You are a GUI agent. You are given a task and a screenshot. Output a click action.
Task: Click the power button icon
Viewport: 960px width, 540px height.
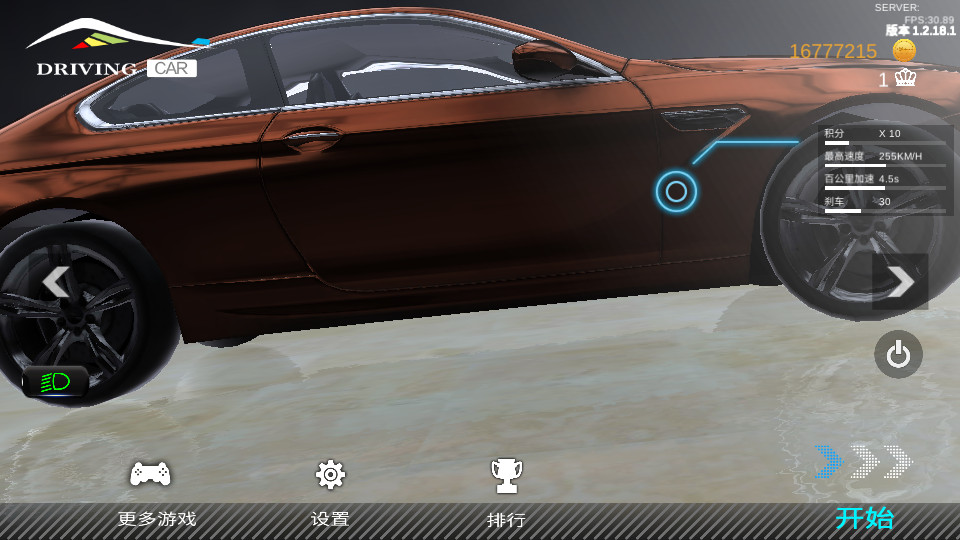click(898, 354)
